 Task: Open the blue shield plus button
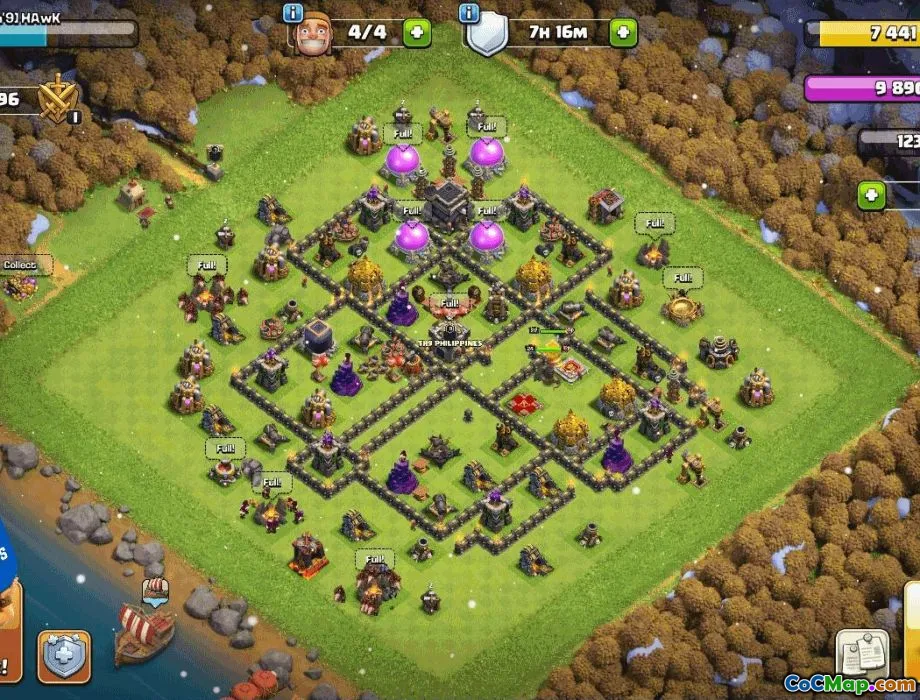tap(64, 656)
